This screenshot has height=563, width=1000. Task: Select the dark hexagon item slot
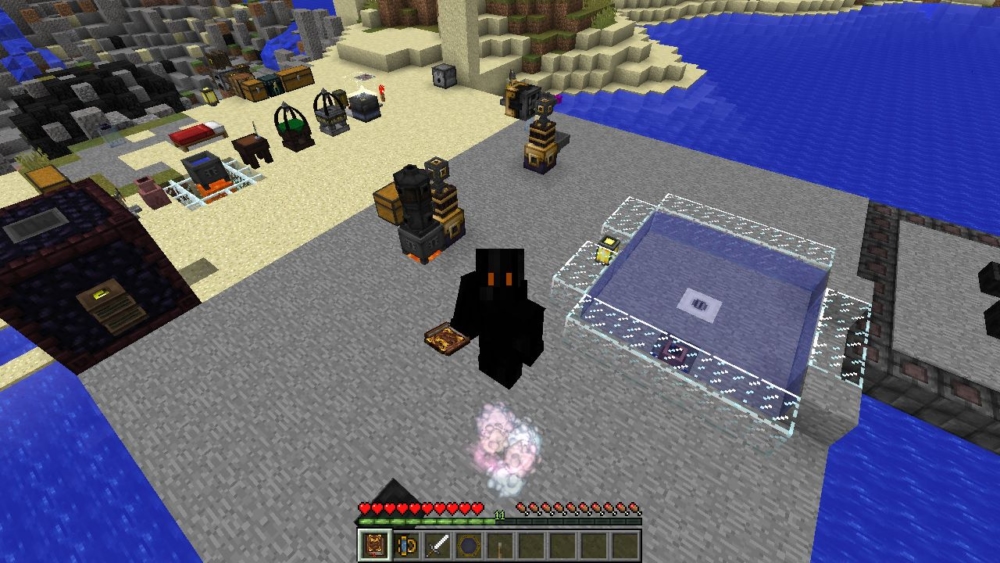pyautogui.click(x=468, y=545)
